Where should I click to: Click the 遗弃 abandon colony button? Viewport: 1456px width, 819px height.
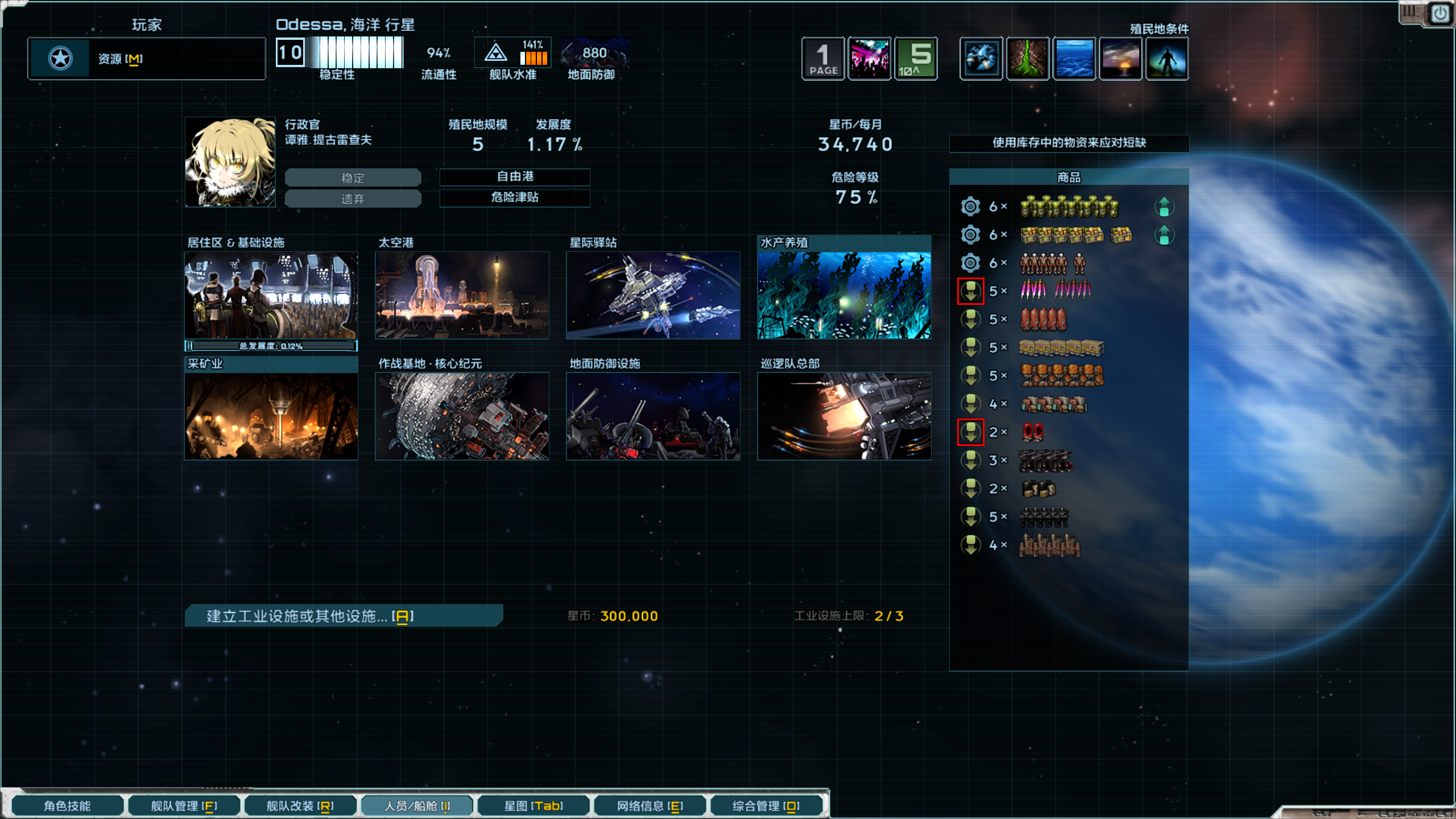(353, 199)
